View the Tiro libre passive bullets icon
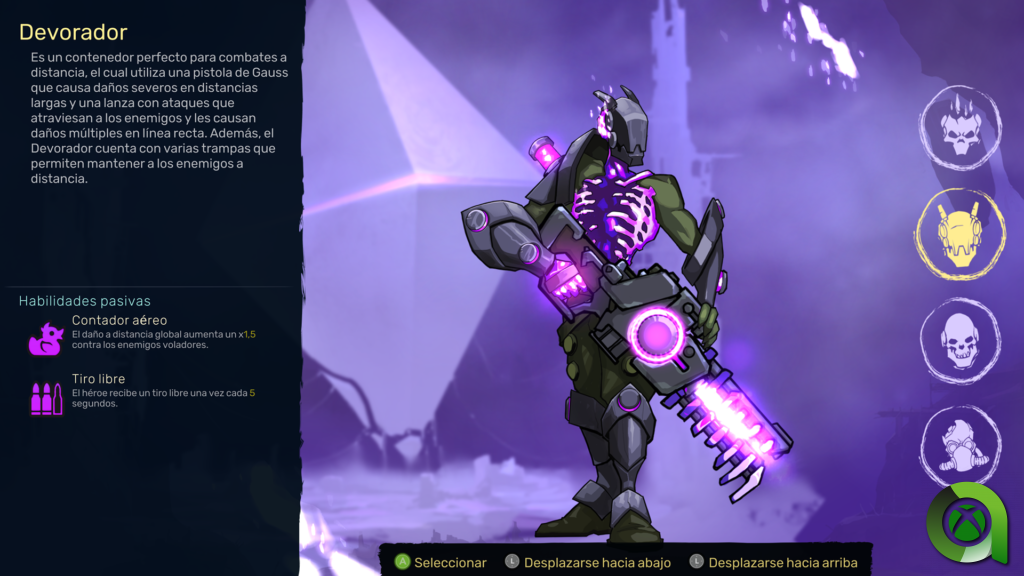This screenshot has width=1024, height=576. click(46, 397)
